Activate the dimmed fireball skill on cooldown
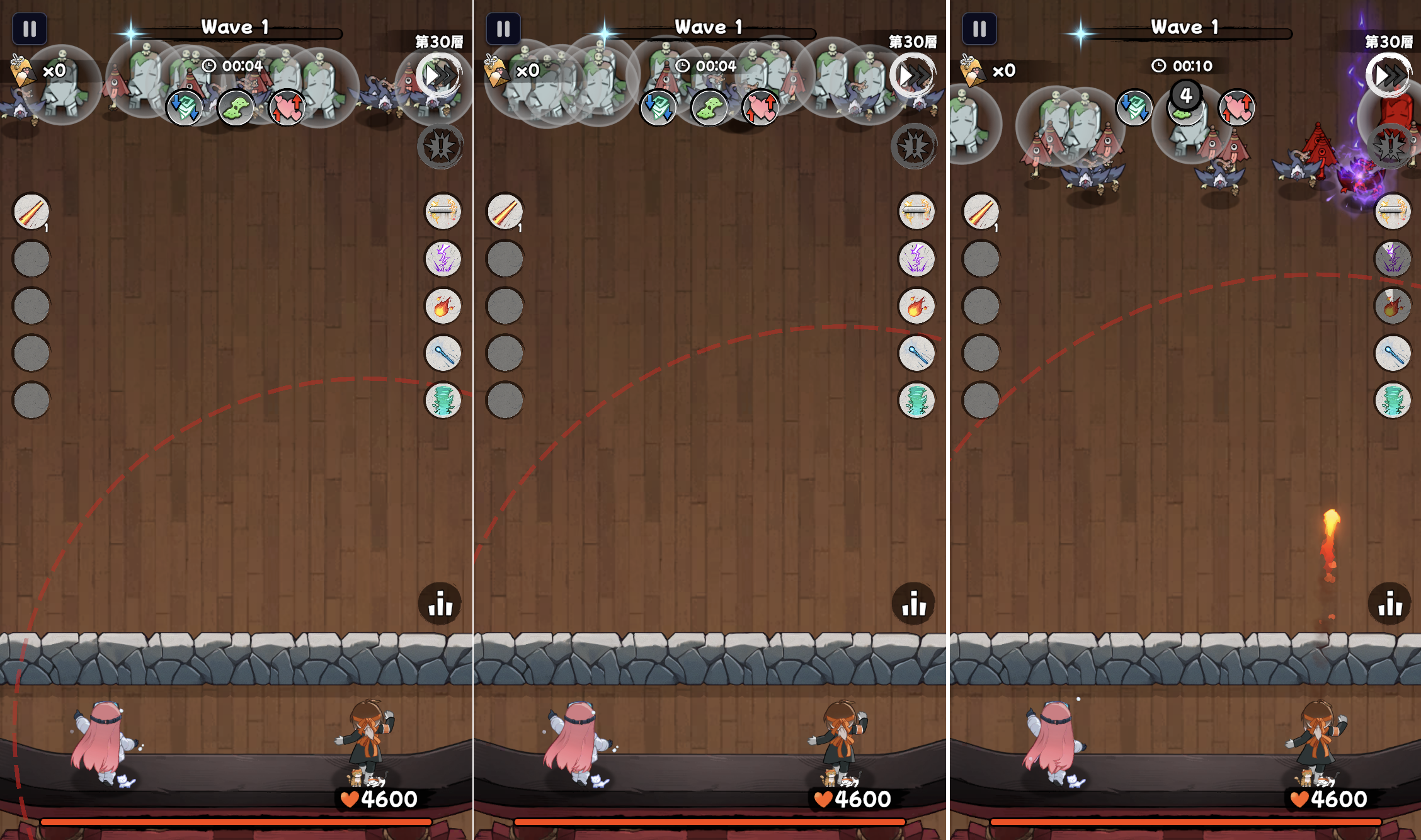Screen dimensions: 1421x840 1393,307
